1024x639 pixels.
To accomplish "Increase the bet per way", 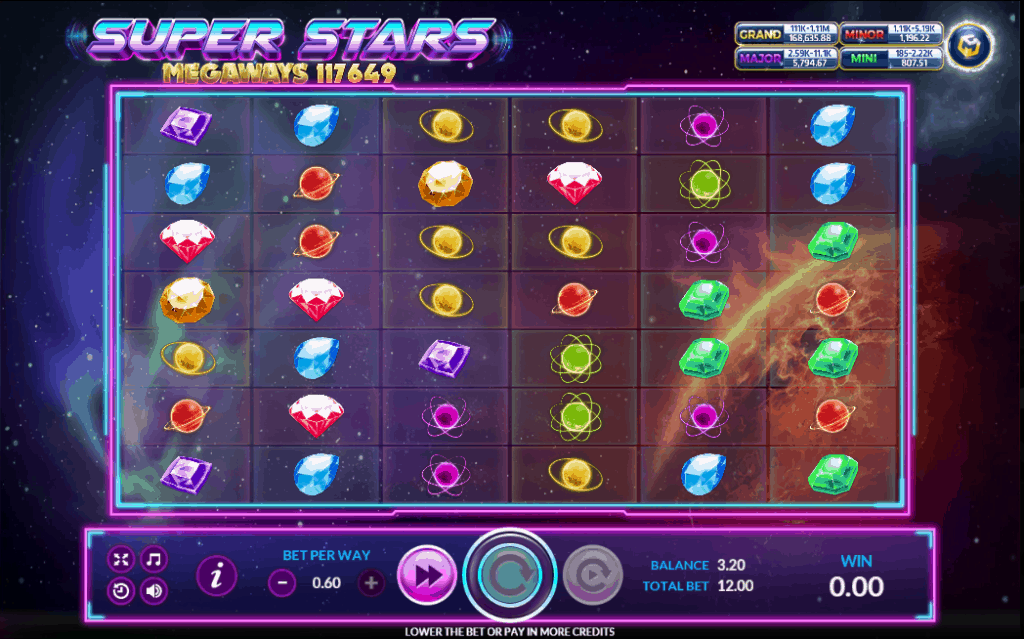I will [x=371, y=582].
